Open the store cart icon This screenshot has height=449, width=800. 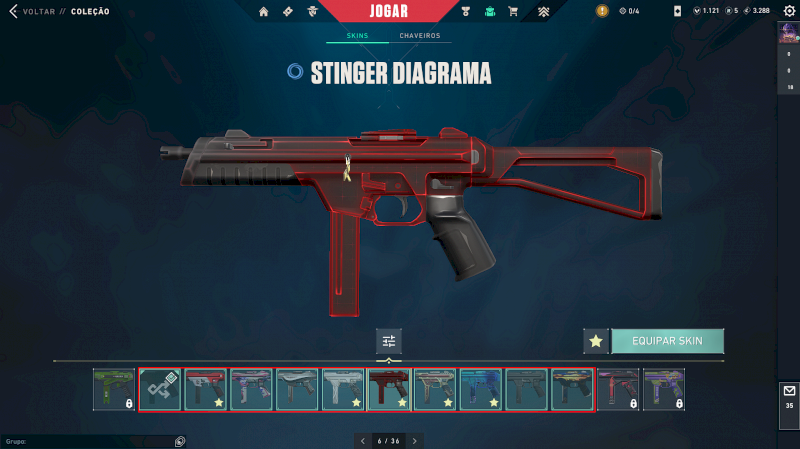[513, 11]
